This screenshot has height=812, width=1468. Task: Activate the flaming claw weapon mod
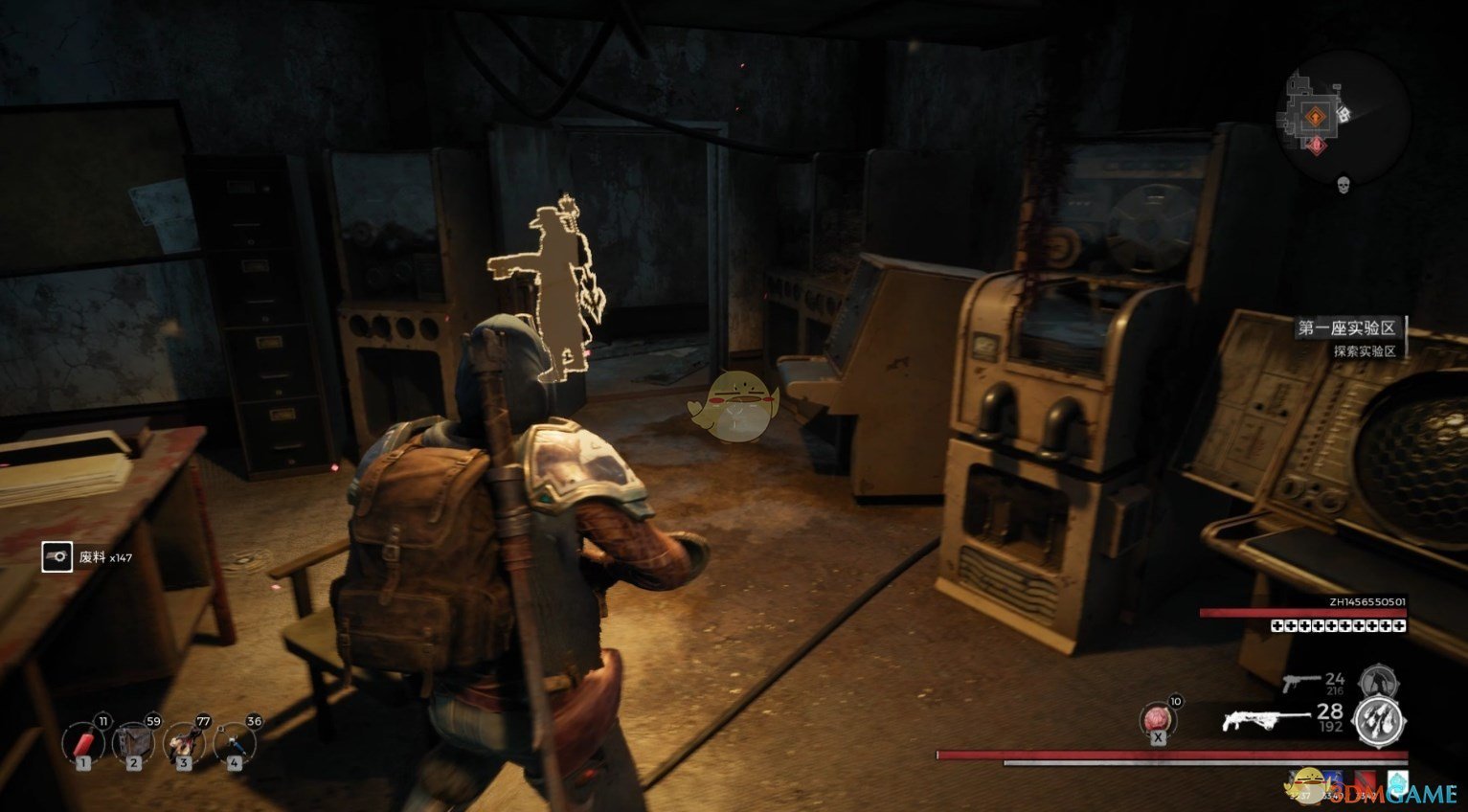(1379, 722)
